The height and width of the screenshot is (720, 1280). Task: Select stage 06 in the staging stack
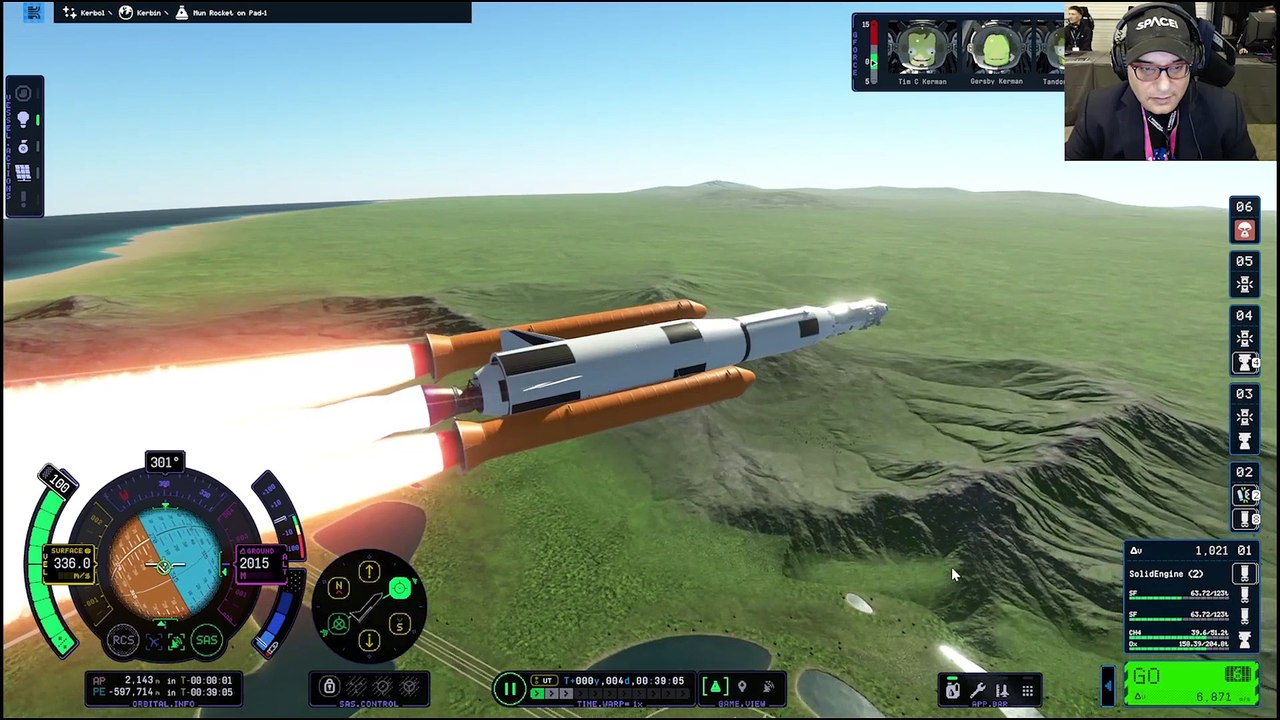[1244, 219]
